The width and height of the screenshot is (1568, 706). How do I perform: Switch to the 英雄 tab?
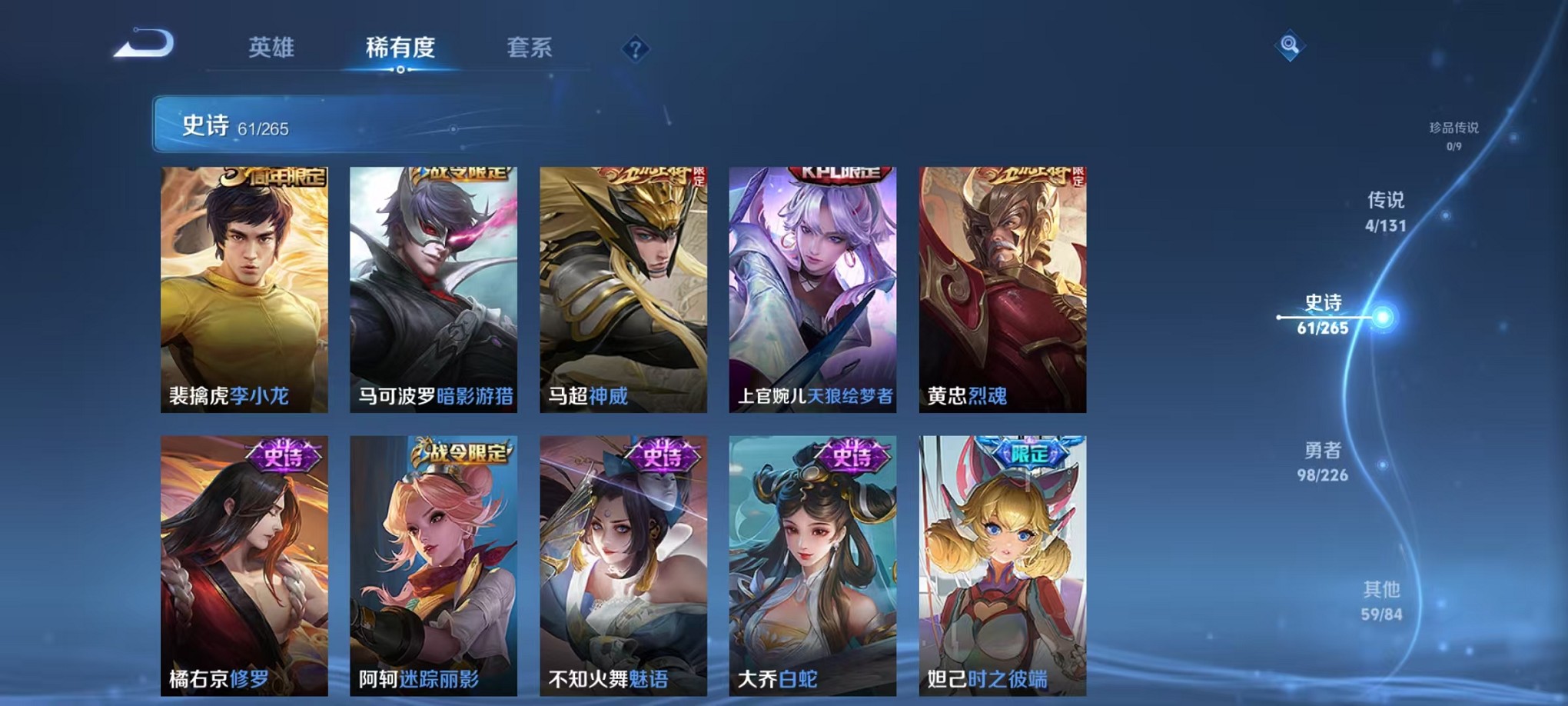274,48
